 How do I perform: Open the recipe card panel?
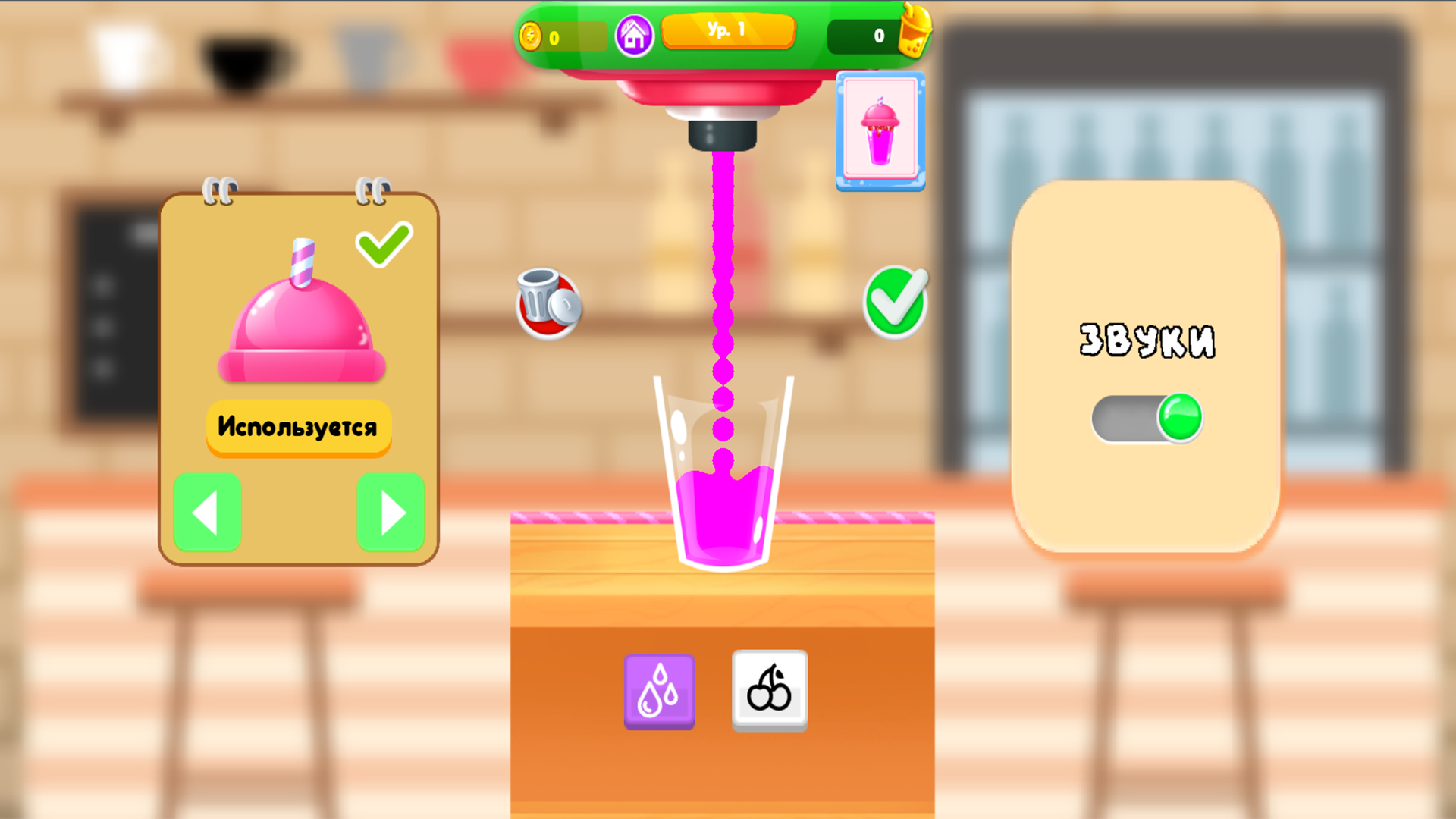pos(879,130)
